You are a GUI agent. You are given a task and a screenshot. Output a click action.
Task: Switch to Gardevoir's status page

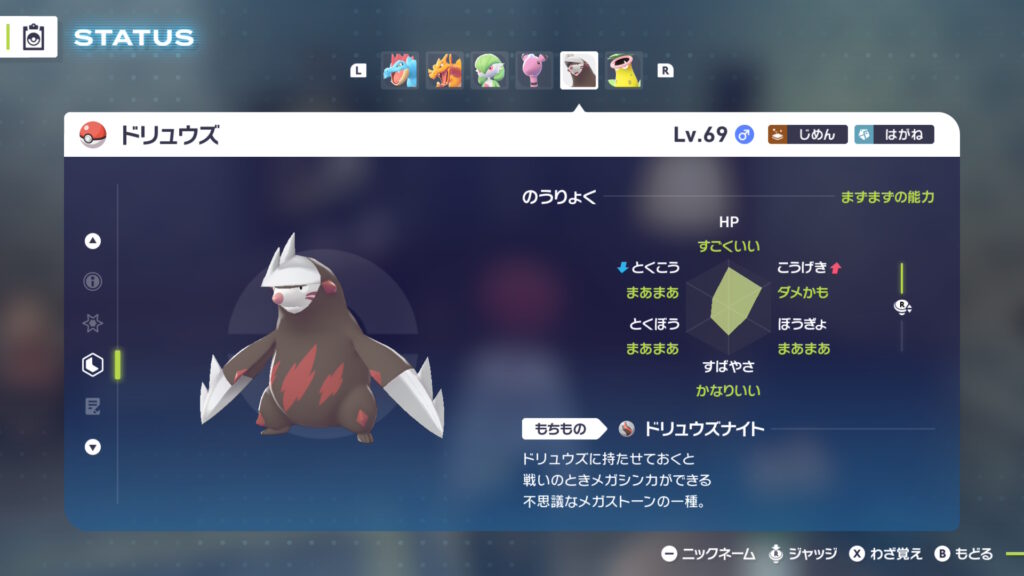pos(490,71)
